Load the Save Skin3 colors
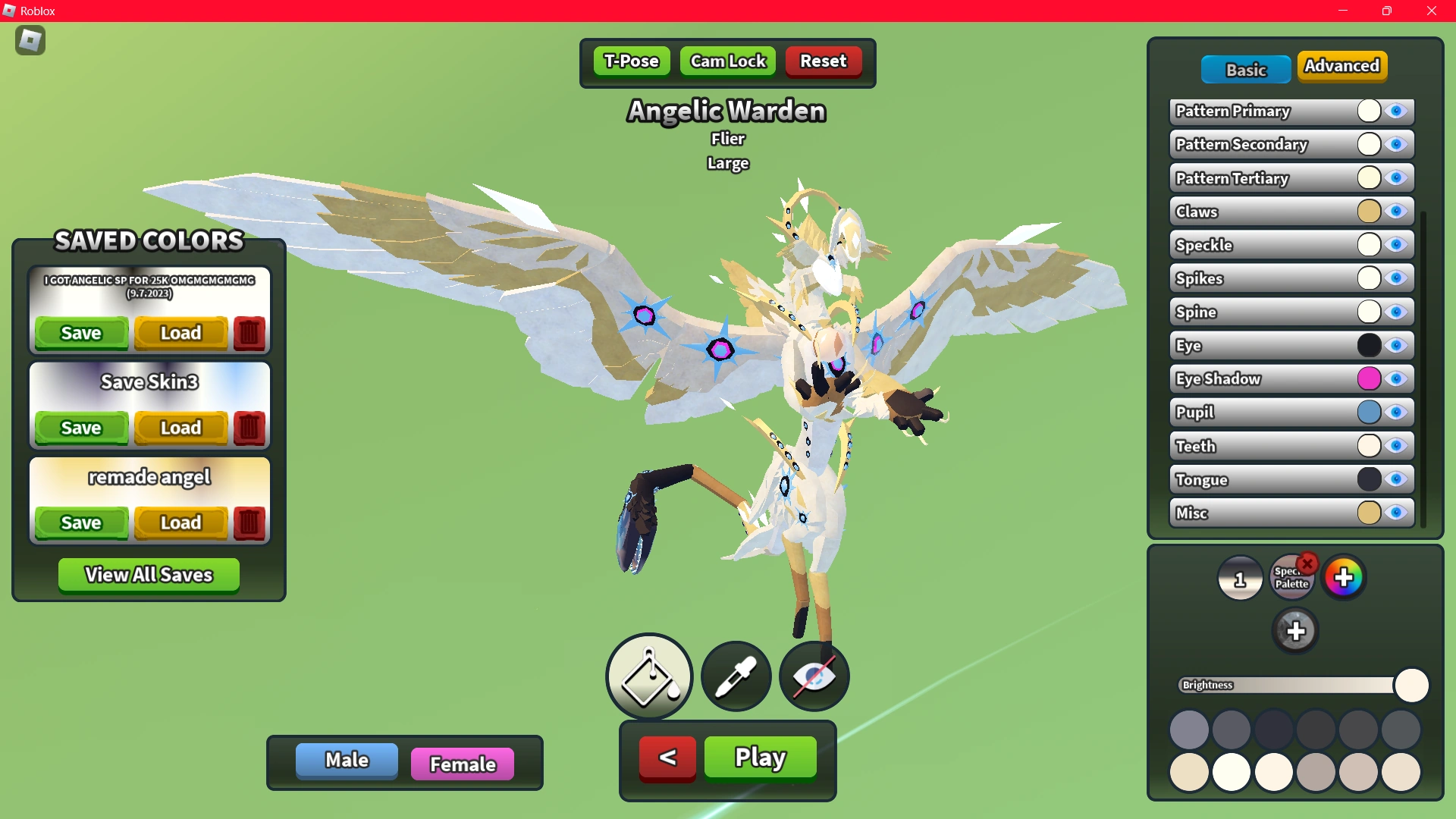Image resolution: width=1456 pixels, height=819 pixels. click(x=180, y=428)
